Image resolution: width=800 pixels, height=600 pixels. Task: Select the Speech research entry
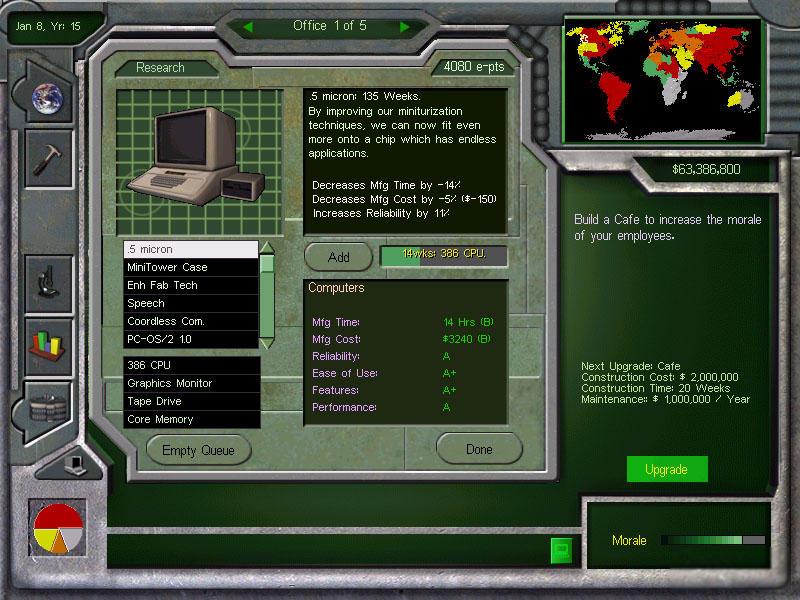click(x=190, y=303)
